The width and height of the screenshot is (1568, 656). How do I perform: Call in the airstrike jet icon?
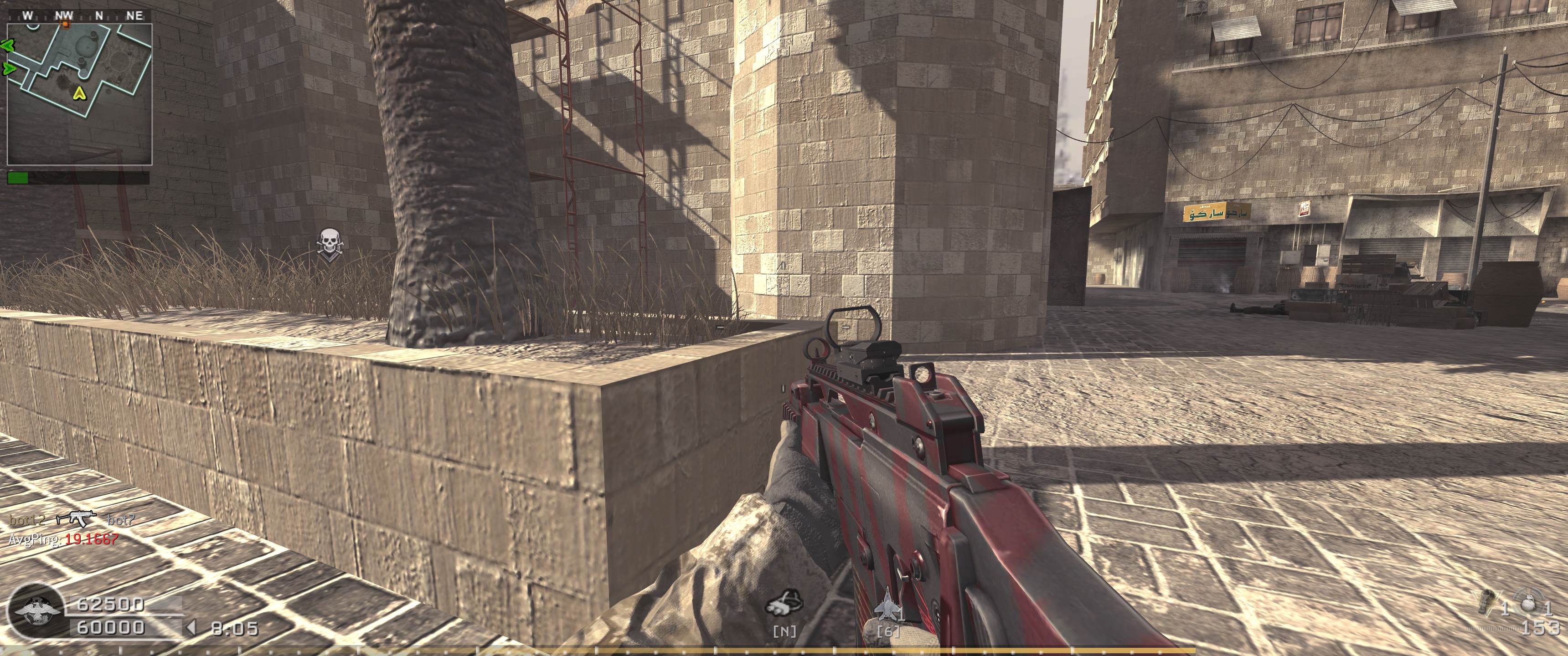tap(886, 610)
